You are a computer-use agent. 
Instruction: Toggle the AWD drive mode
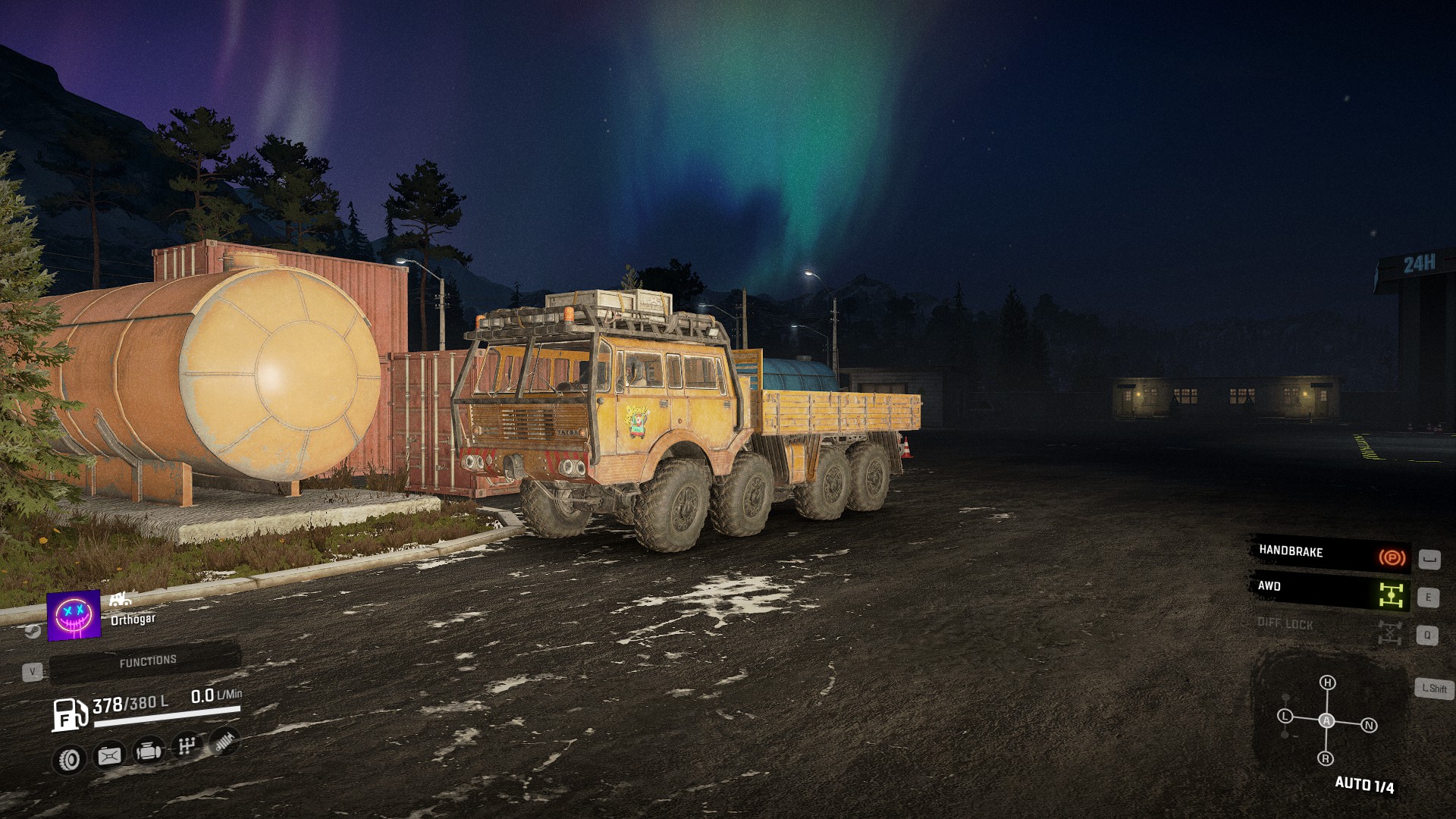tap(1330, 589)
